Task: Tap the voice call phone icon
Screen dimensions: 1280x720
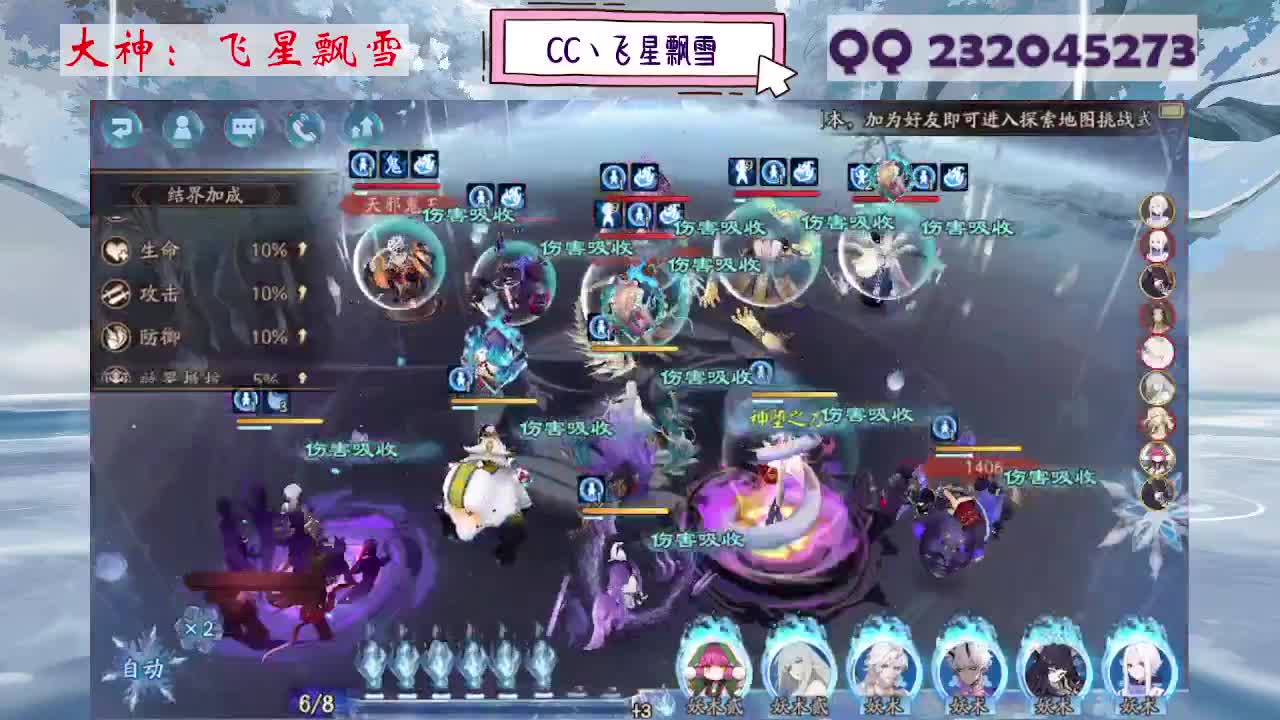Action: click(x=305, y=128)
